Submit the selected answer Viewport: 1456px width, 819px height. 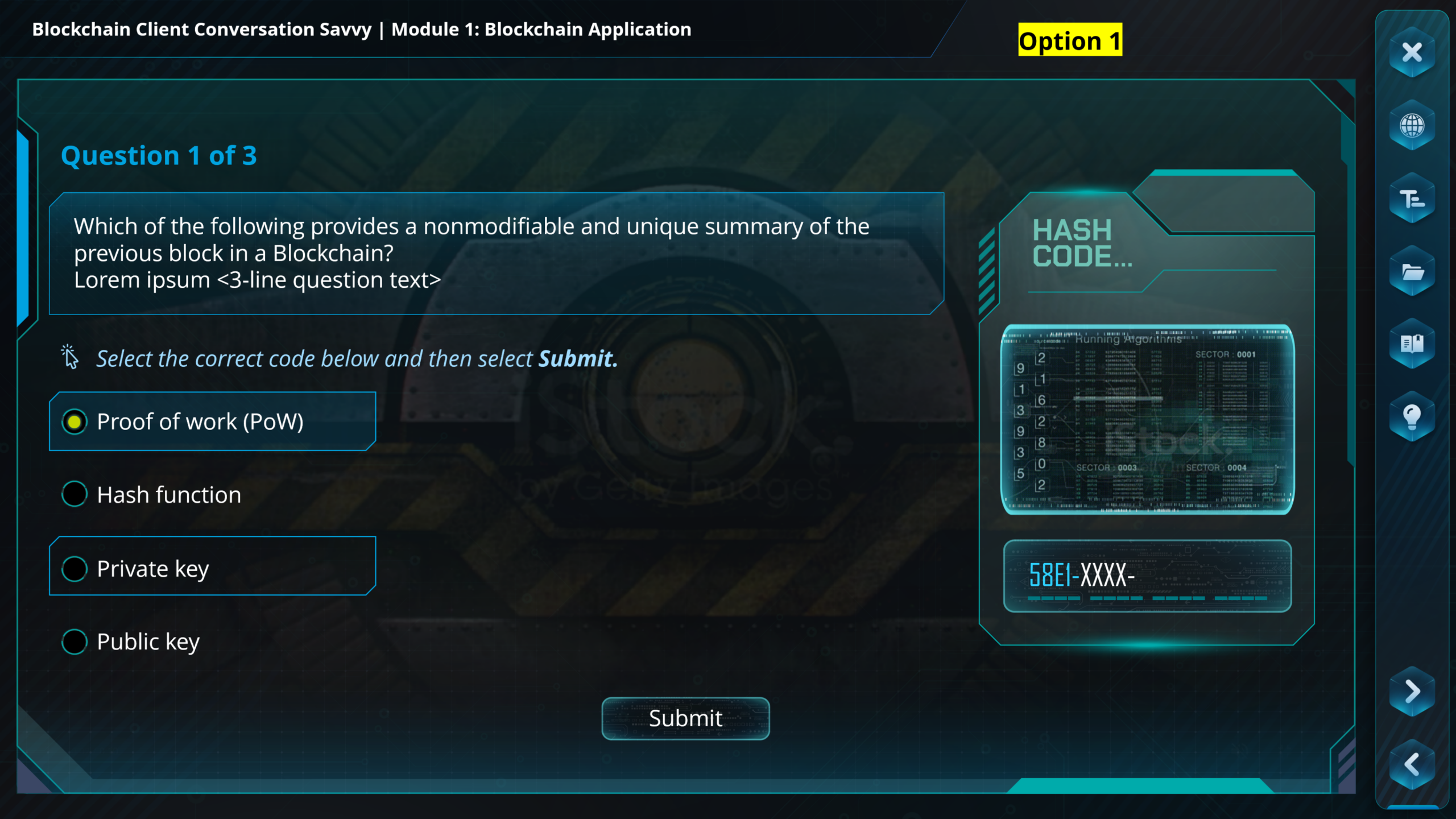coord(685,718)
